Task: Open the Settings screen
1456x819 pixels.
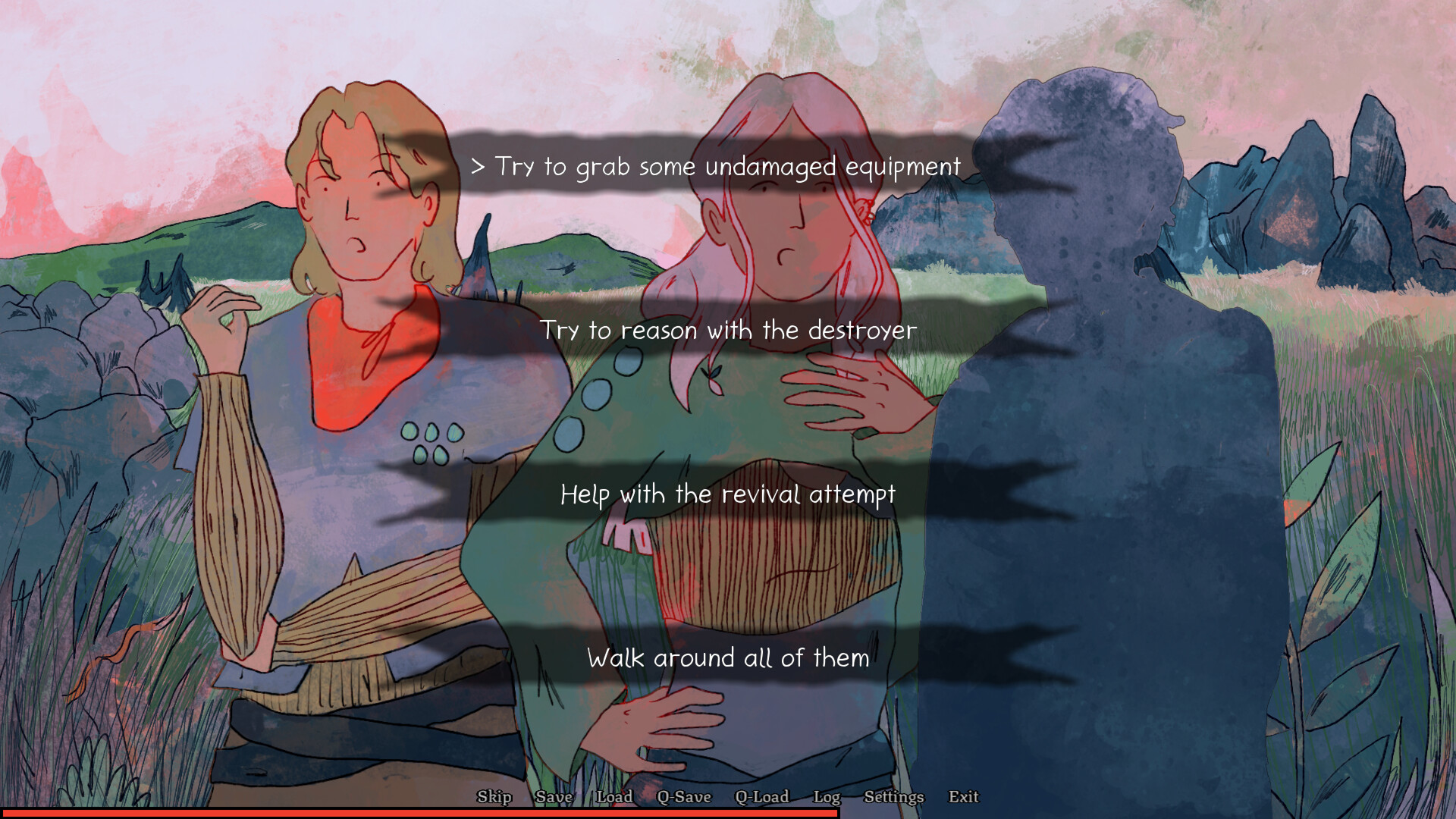Action: click(893, 797)
